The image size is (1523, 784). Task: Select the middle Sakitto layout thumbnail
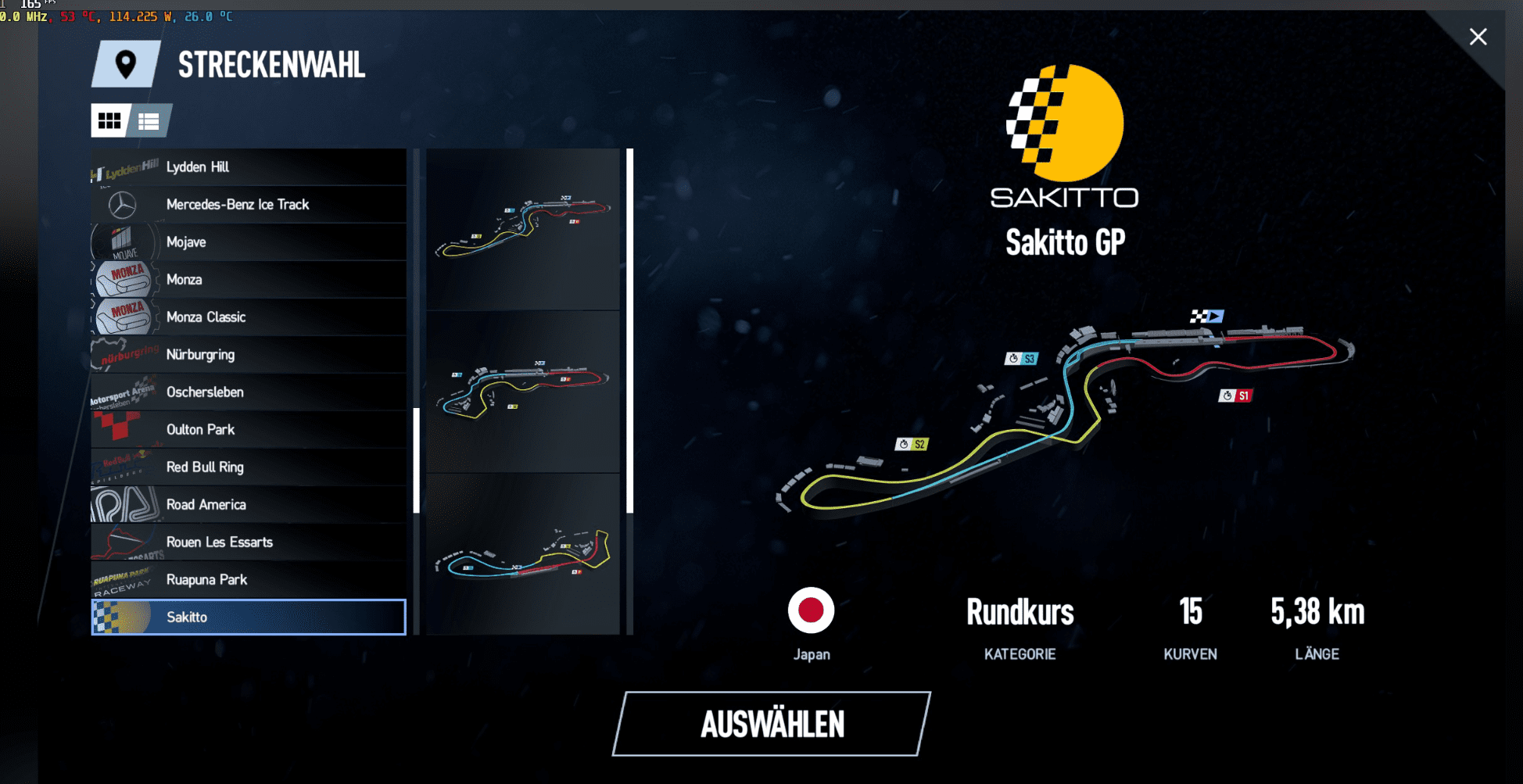(523, 391)
